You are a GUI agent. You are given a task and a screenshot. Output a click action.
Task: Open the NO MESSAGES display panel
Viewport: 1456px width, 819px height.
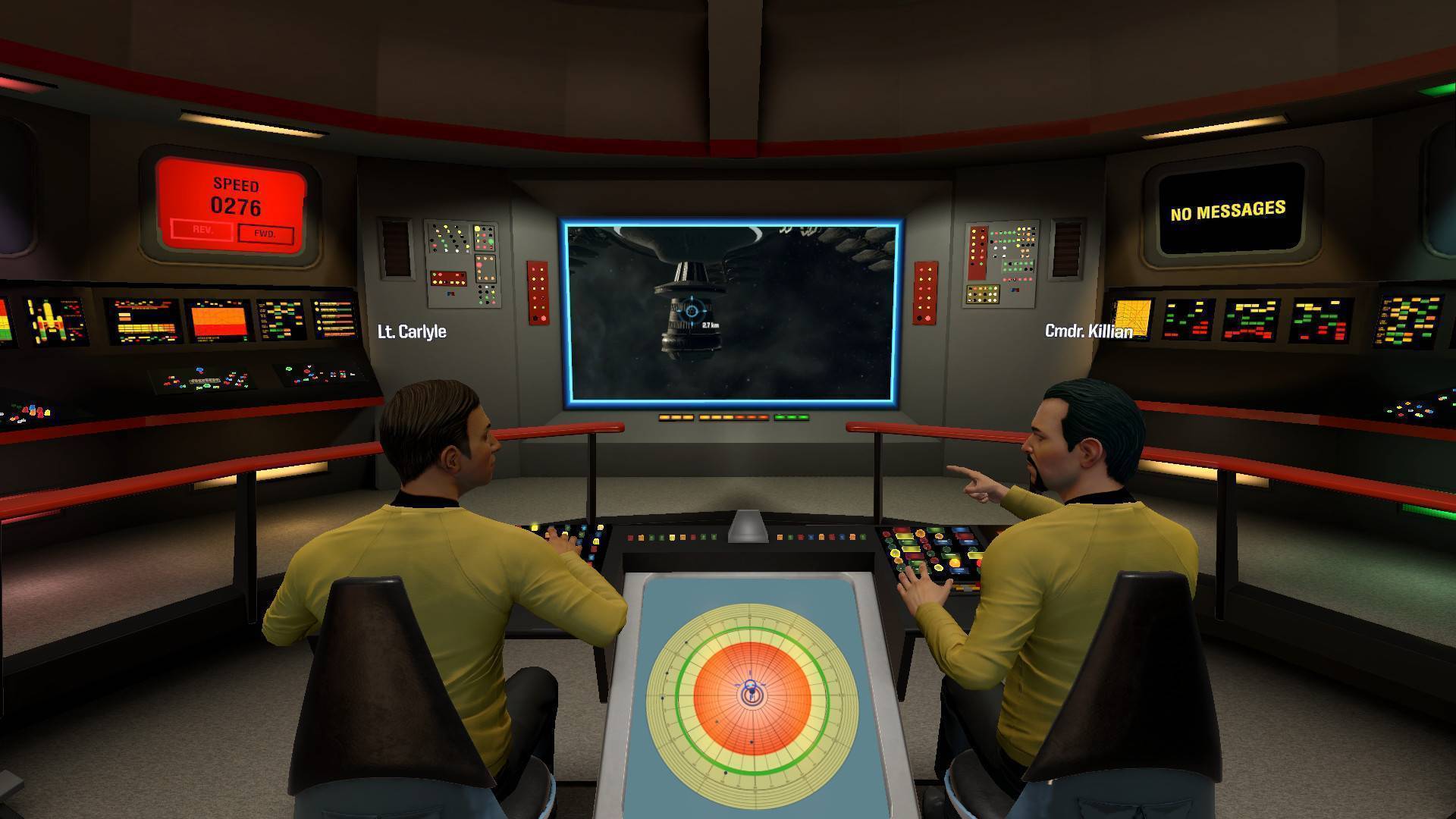tap(1228, 210)
